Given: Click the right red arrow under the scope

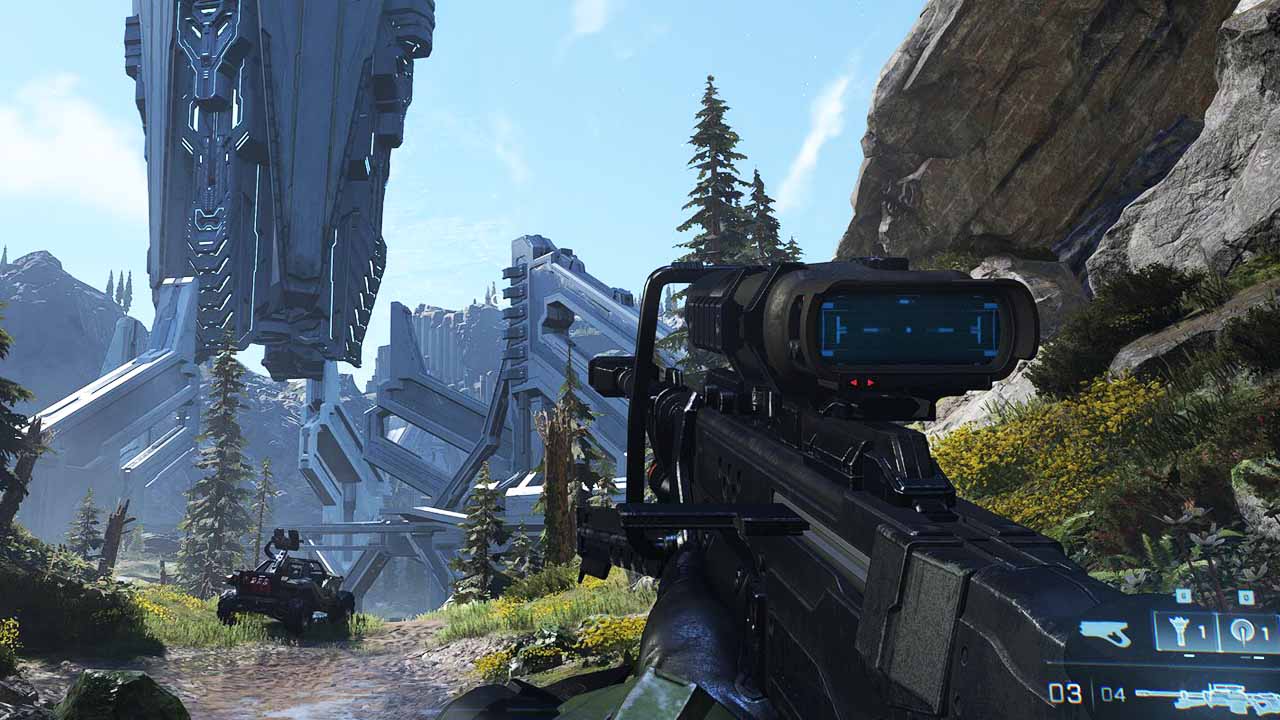Looking at the screenshot, I should [870, 382].
